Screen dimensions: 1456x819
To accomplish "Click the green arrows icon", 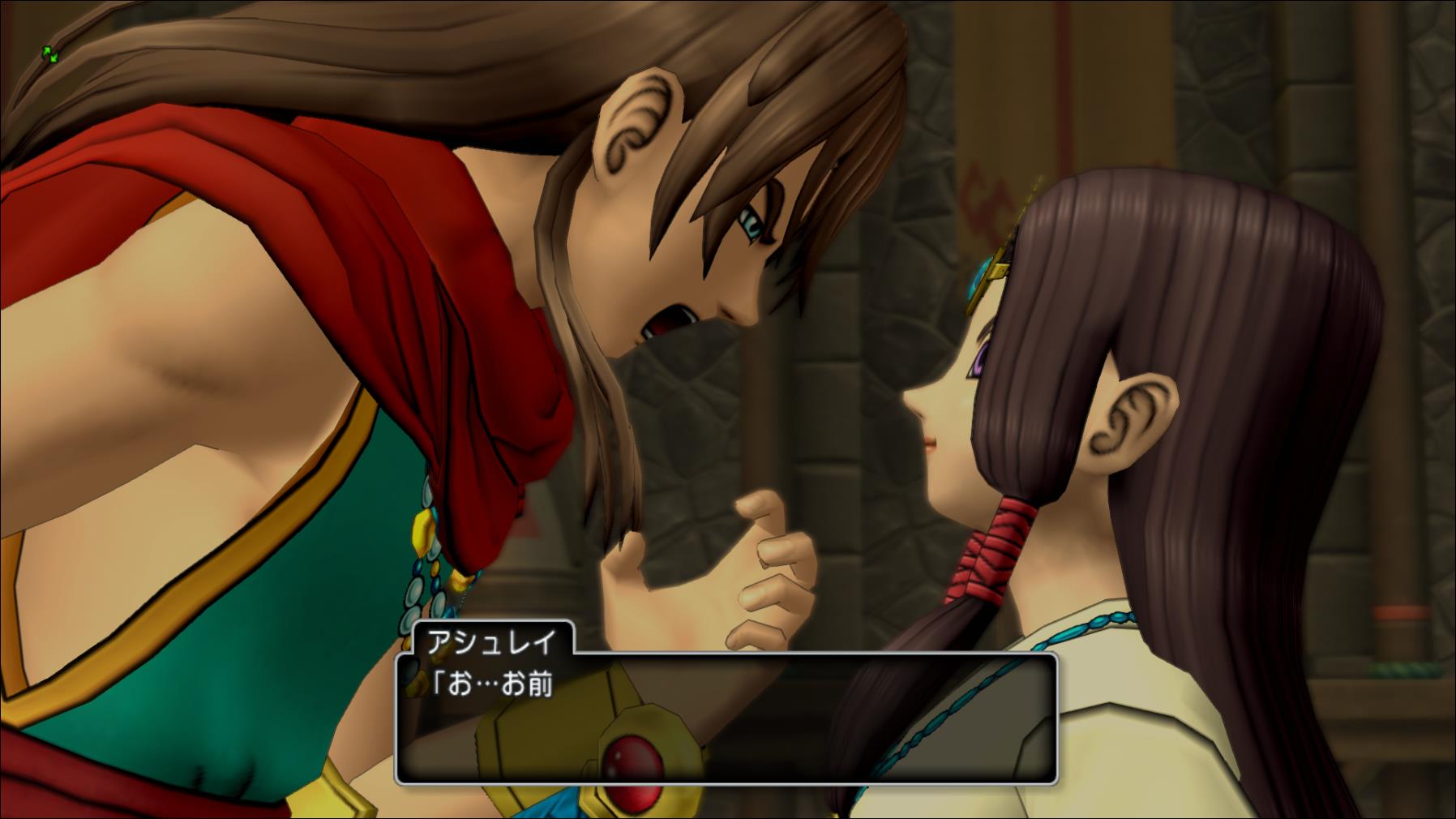I will click(50, 55).
